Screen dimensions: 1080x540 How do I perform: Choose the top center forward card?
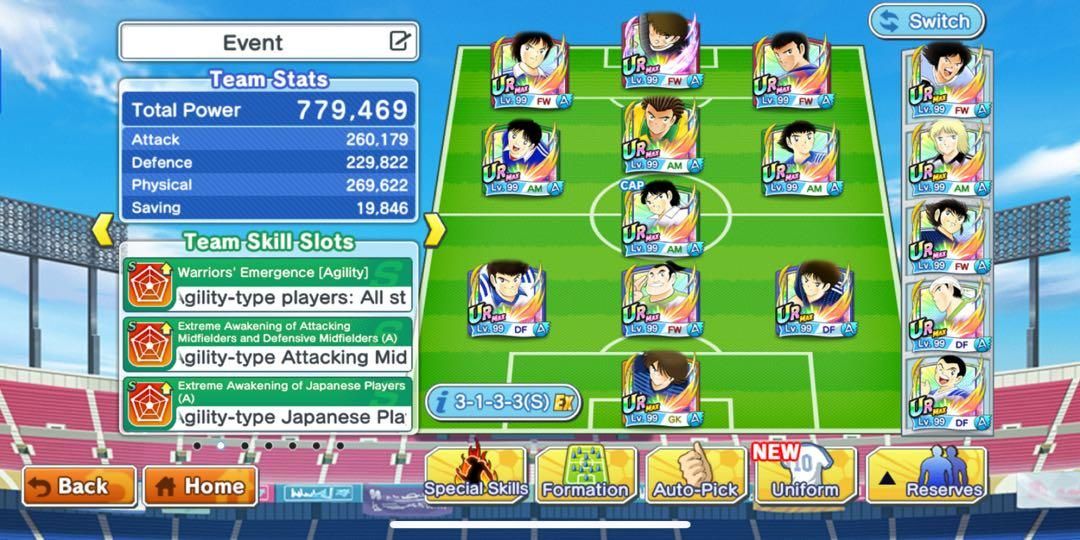pyautogui.click(x=660, y=52)
